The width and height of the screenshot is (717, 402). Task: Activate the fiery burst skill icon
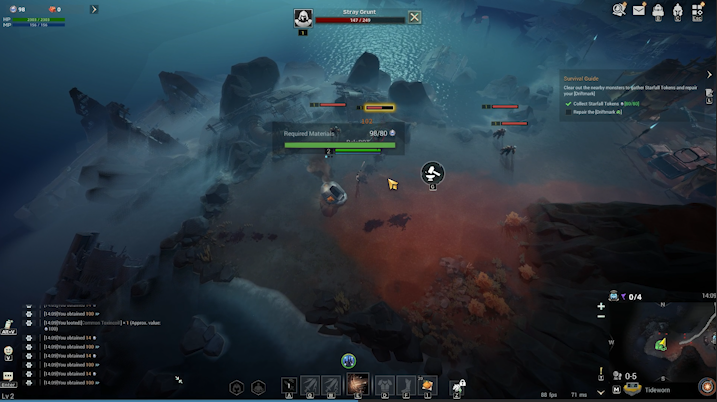[x=356, y=385]
